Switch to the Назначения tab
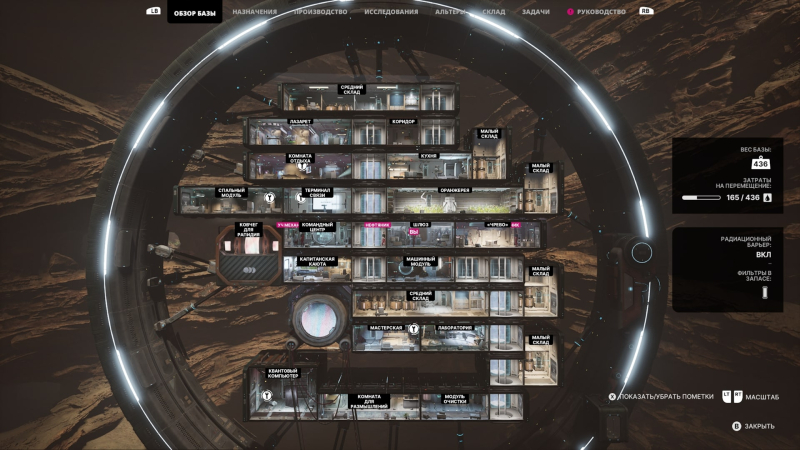The height and width of the screenshot is (450, 800). (x=255, y=12)
